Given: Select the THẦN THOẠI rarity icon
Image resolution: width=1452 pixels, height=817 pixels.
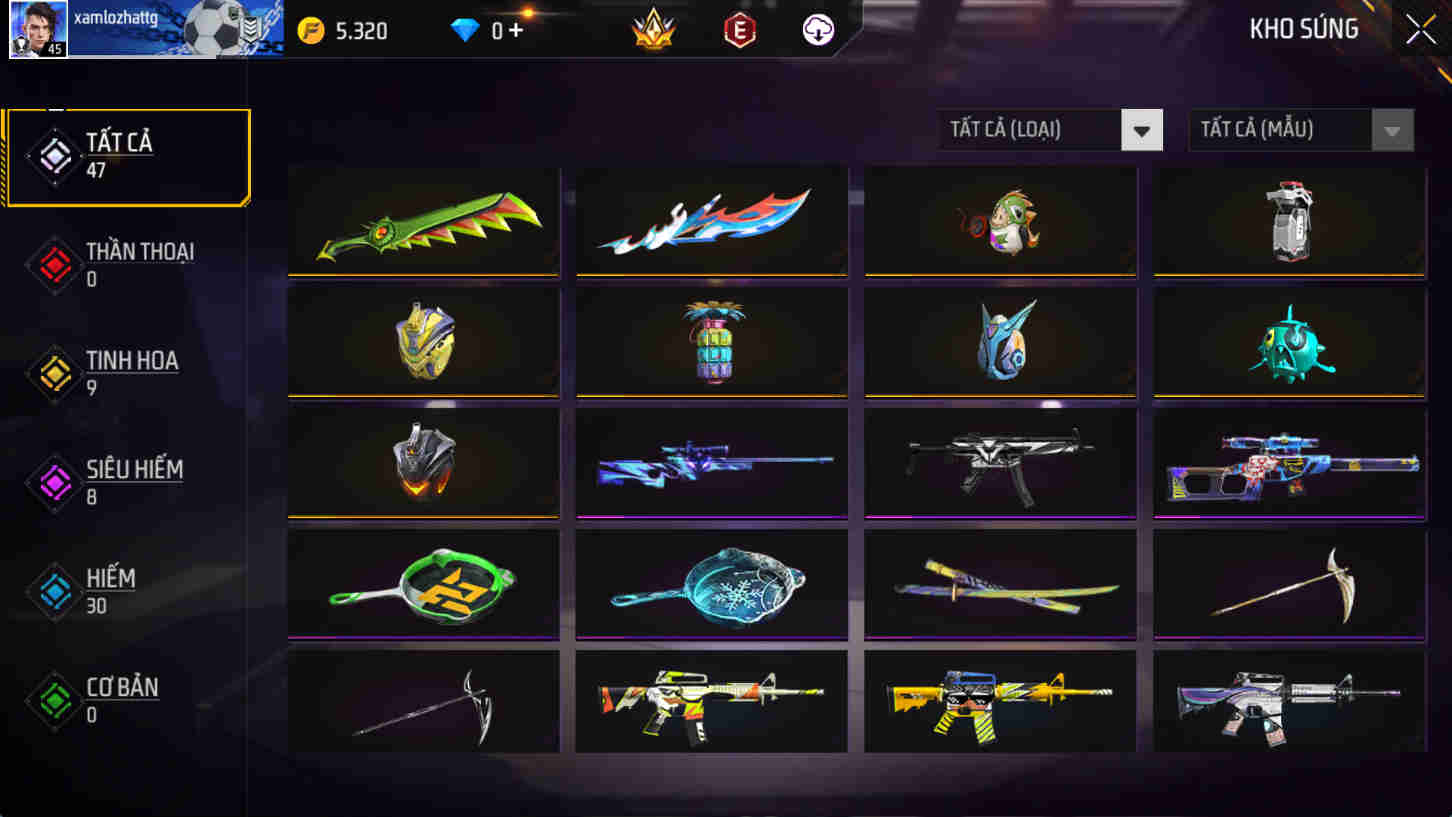Looking at the screenshot, I should point(55,264).
